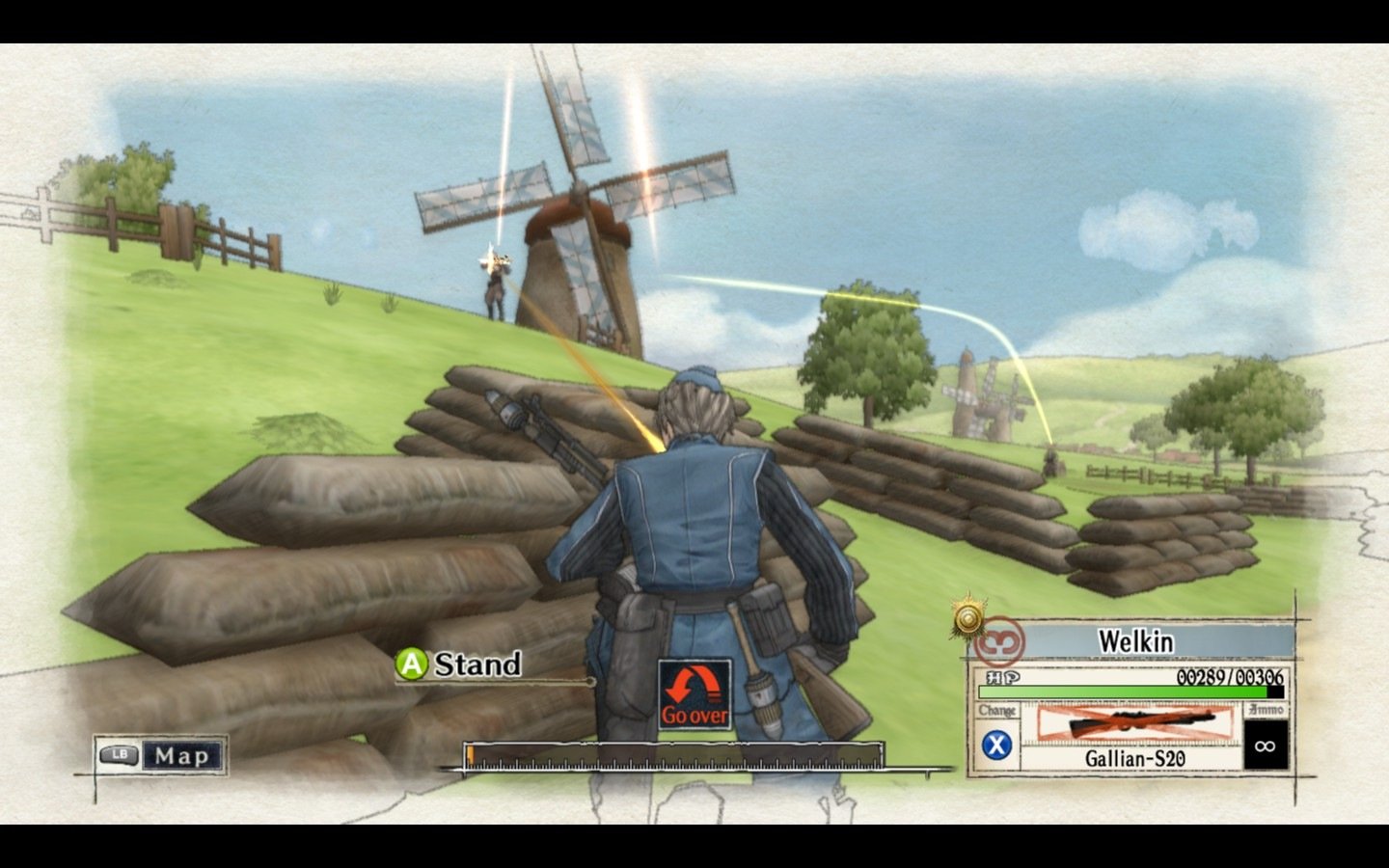Select the Go over action icon
The width and height of the screenshot is (1389, 868).
click(x=694, y=694)
